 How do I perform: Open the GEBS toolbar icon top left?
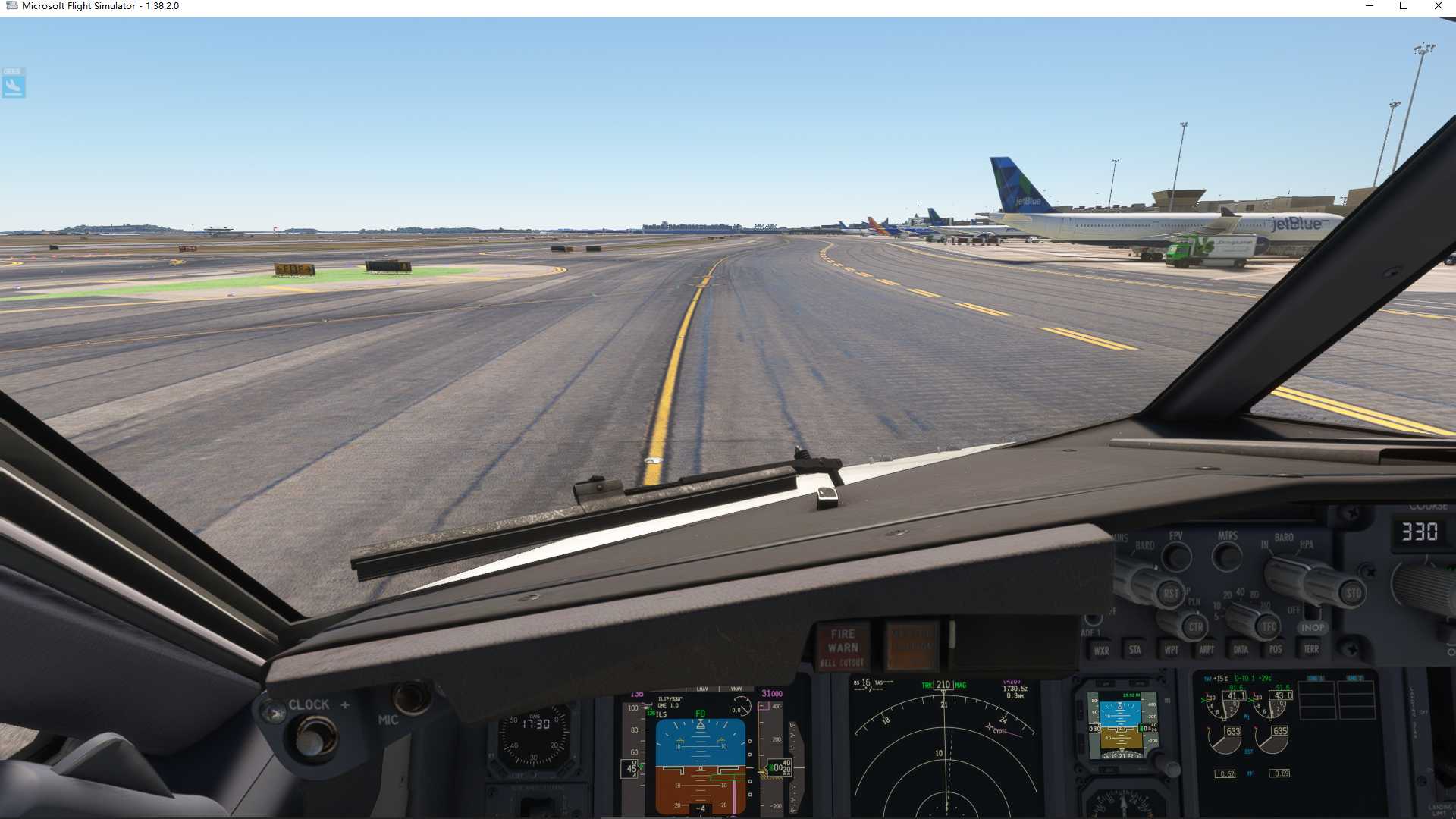pyautogui.click(x=13, y=84)
